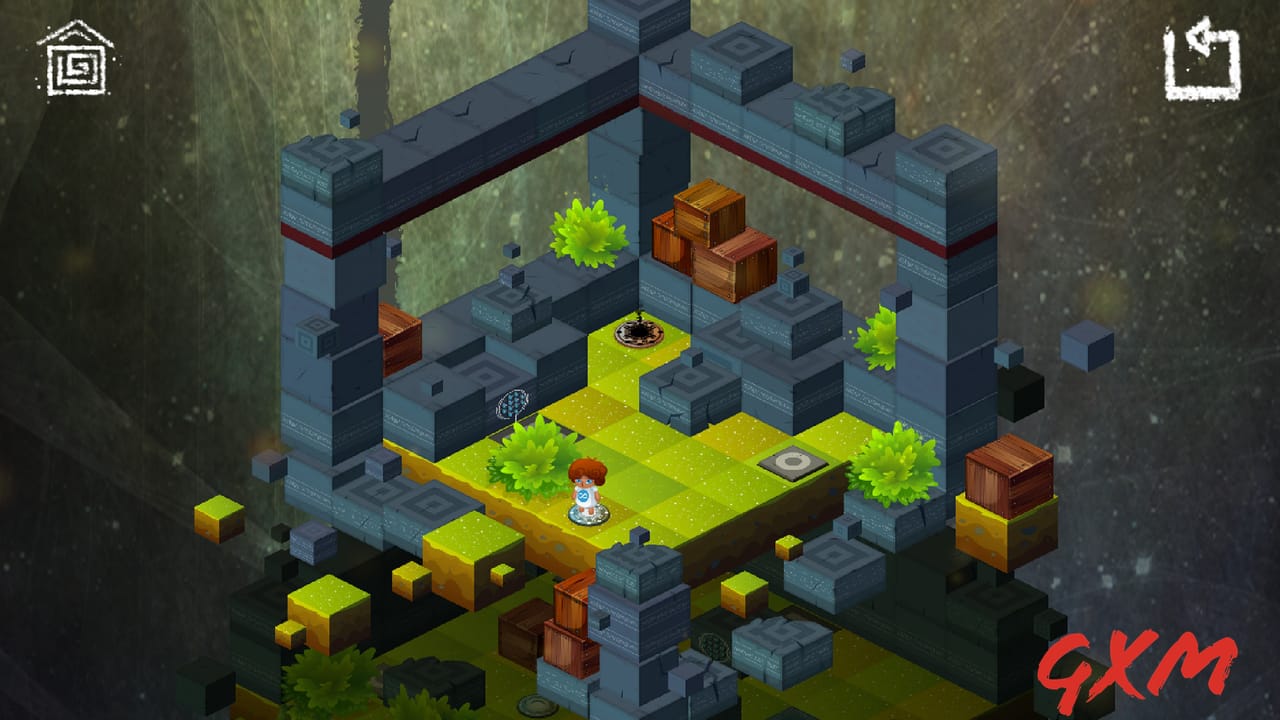Viewport: 1280px width, 720px height.
Task: Click the spiral web marker near the character
Action: [515, 402]
